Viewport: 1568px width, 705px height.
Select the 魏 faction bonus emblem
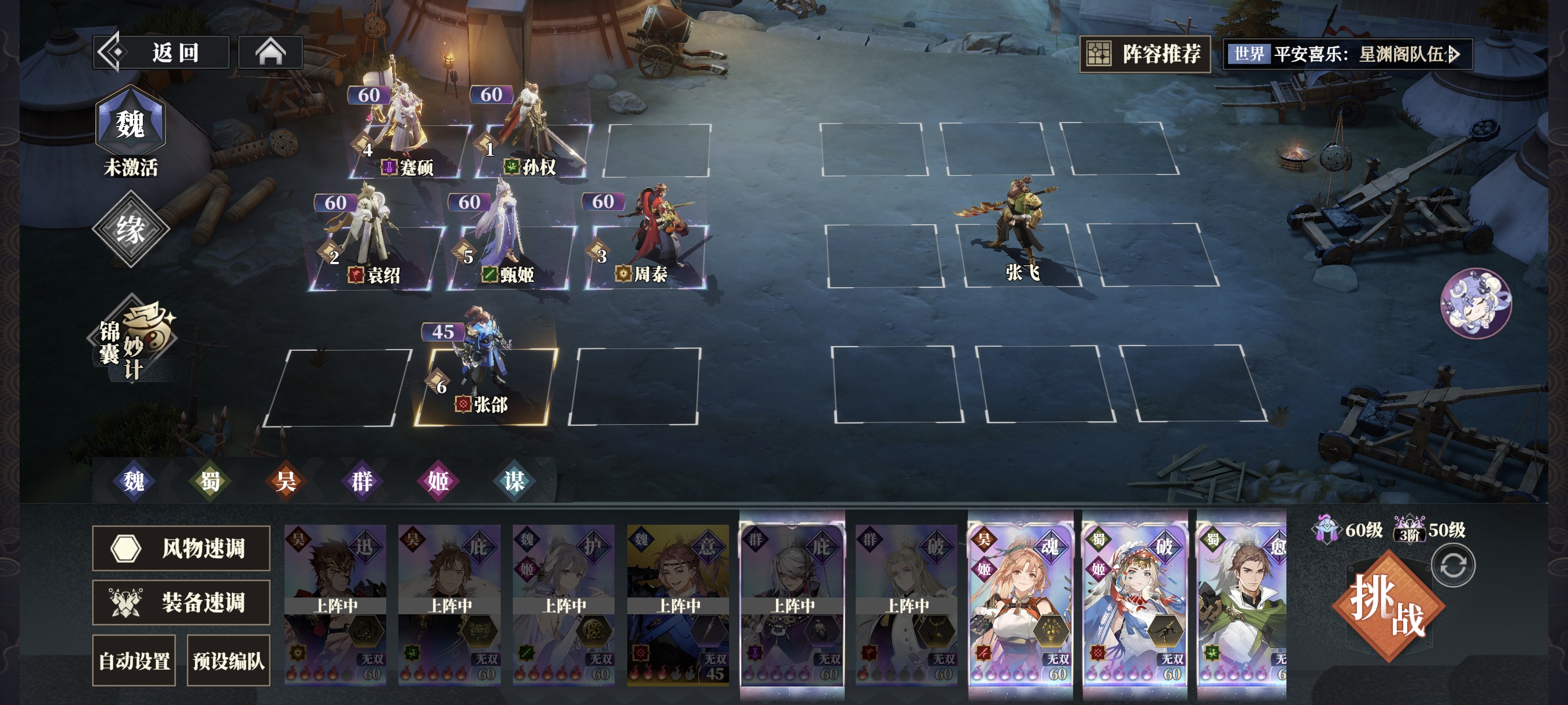click(x=130, y=124)
